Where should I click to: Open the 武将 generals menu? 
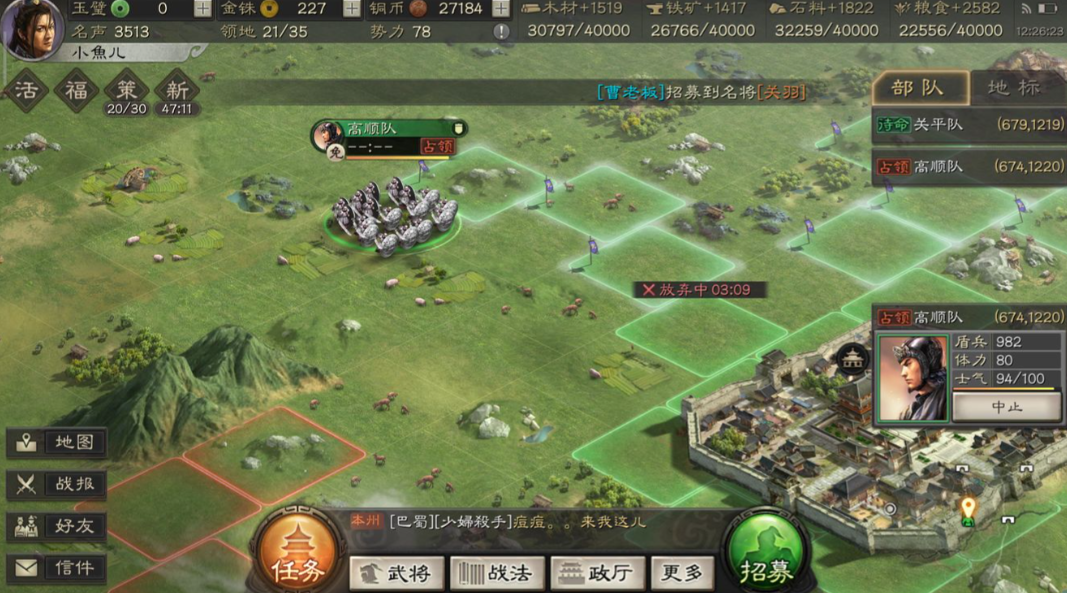point(396,573)
